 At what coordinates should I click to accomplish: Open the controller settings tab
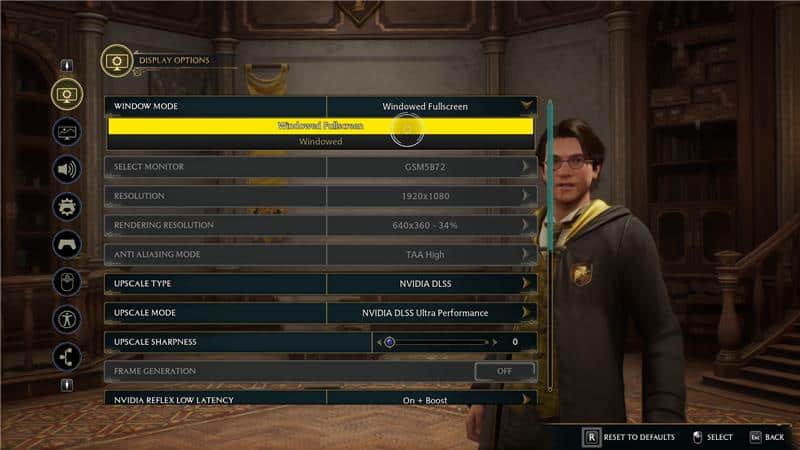(x=67, y=244)
